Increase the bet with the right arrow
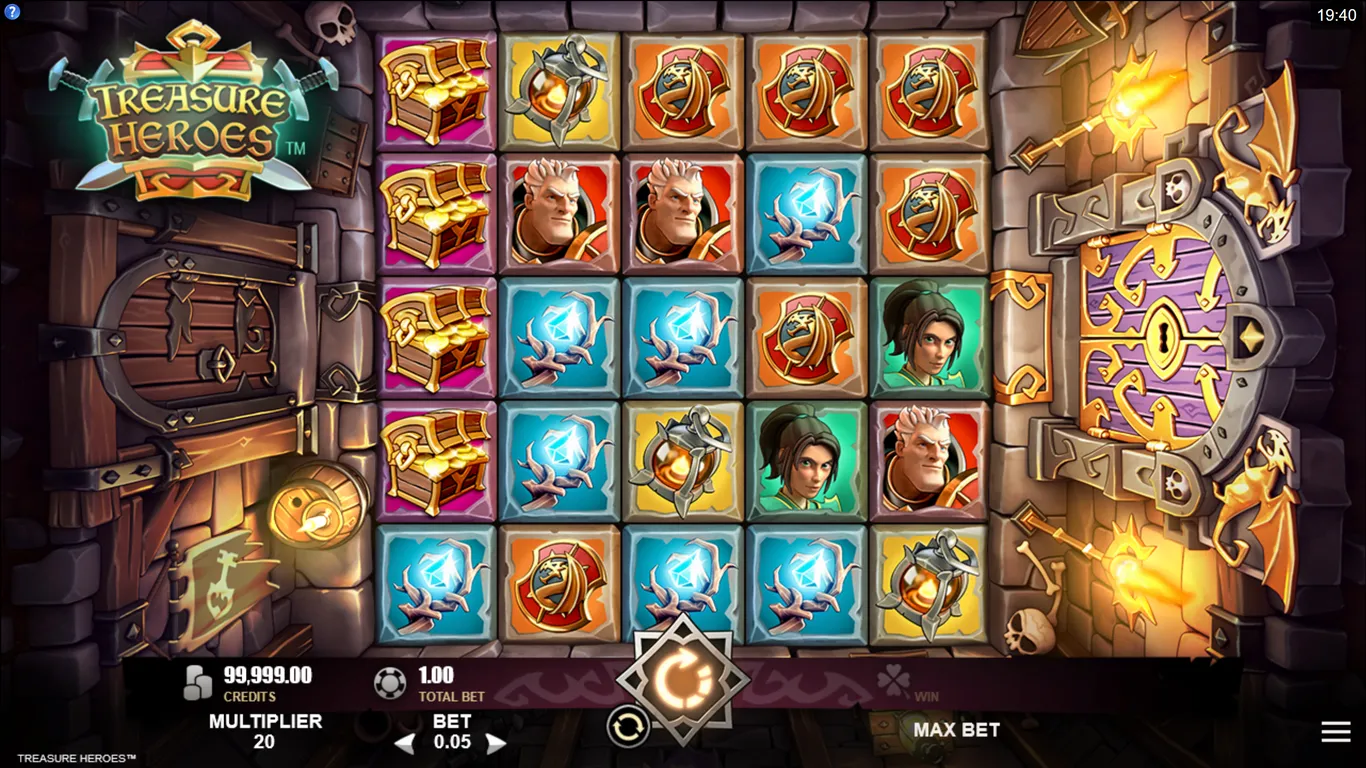This screenshot has height=768, width=1366. point(496,743)
